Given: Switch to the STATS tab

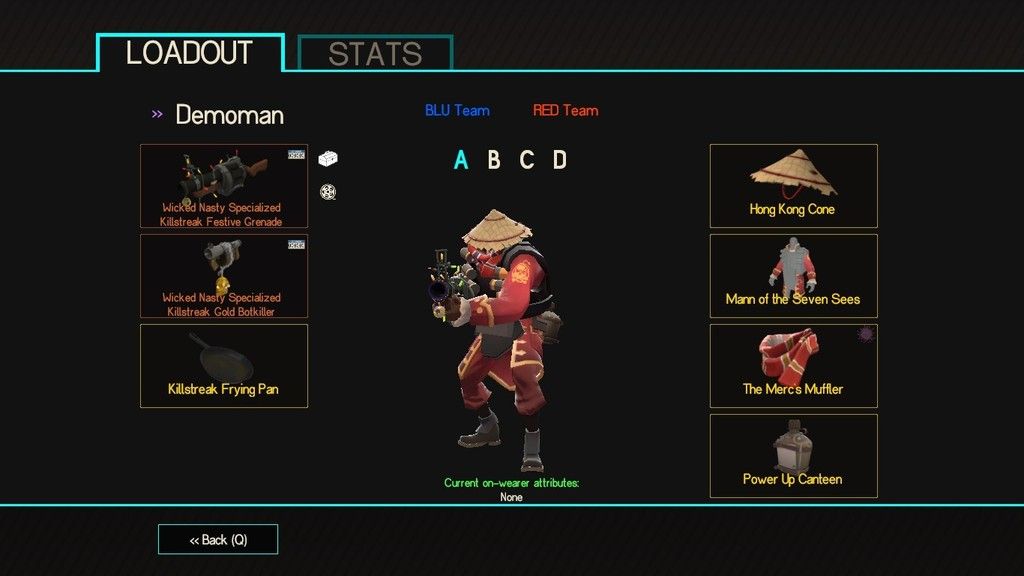Looking at the screenshot, I should pos(375,54).
